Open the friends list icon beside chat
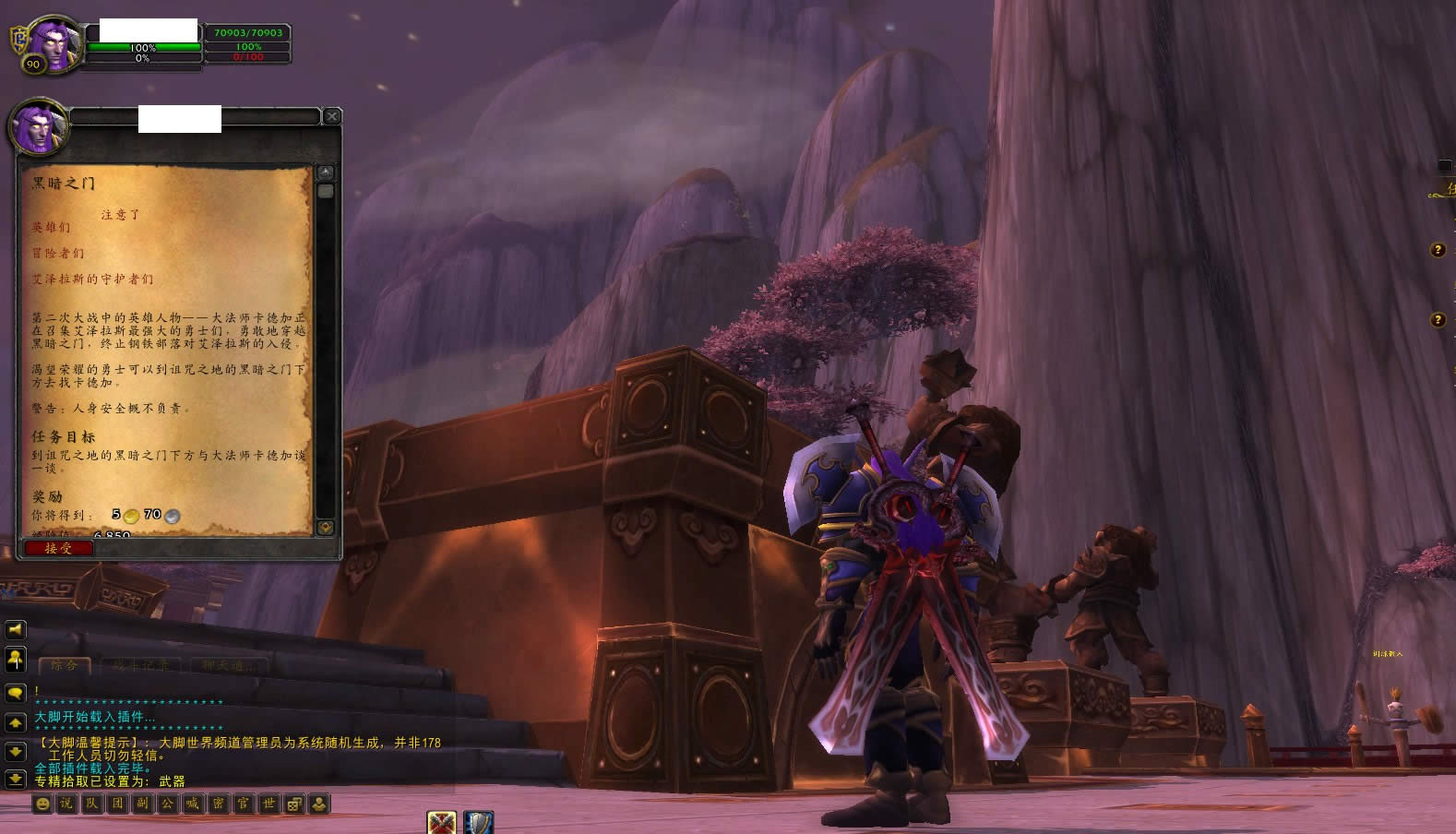The height and width of the screenshot is (834, 1456). point(16,660)
